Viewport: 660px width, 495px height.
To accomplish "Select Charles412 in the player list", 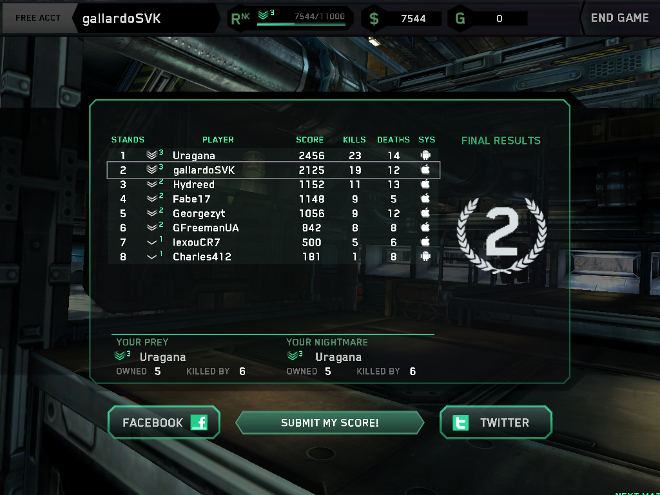I will tap(272, 257).
